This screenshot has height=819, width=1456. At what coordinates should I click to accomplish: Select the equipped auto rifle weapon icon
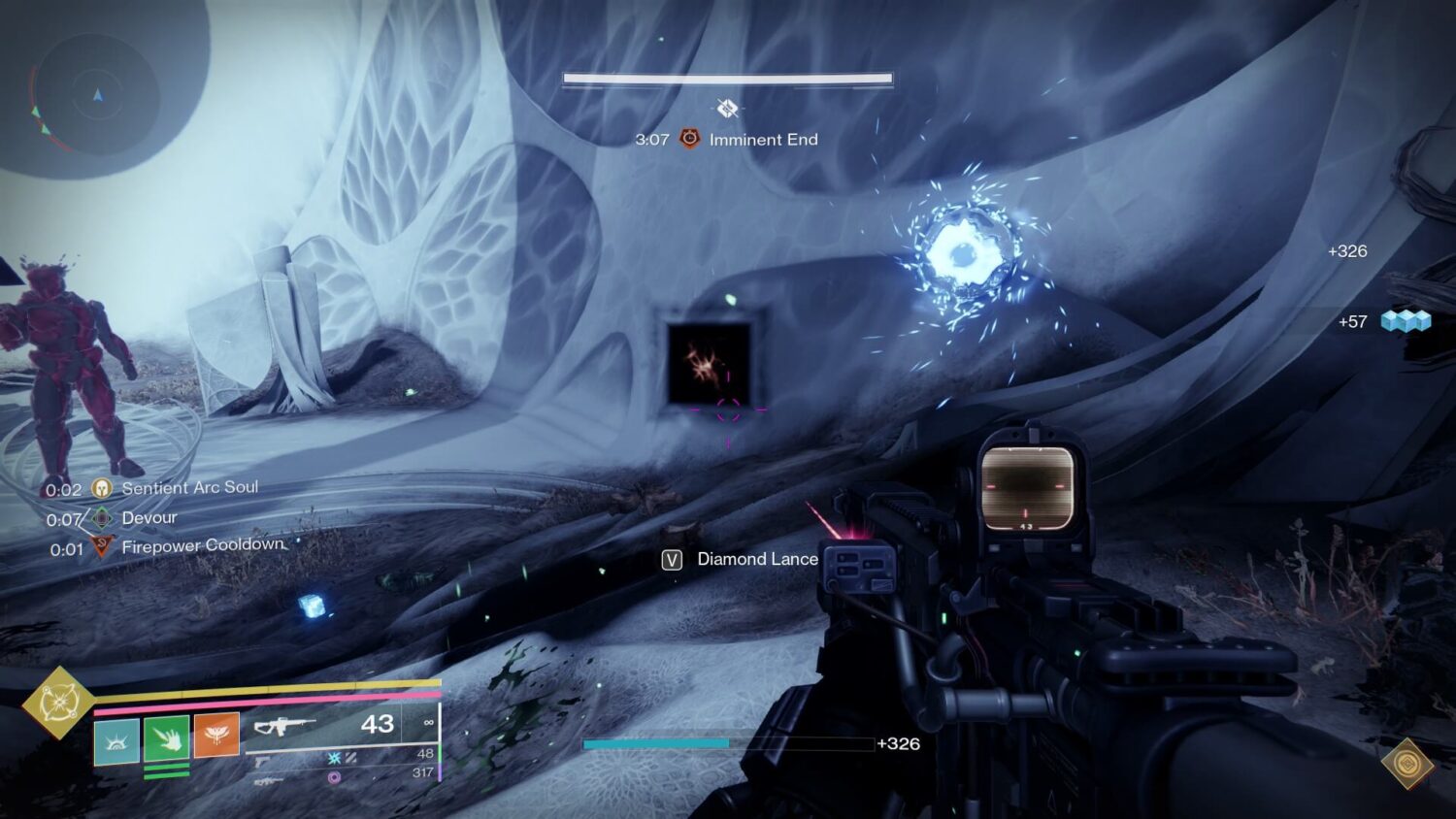tap(284, 726)
